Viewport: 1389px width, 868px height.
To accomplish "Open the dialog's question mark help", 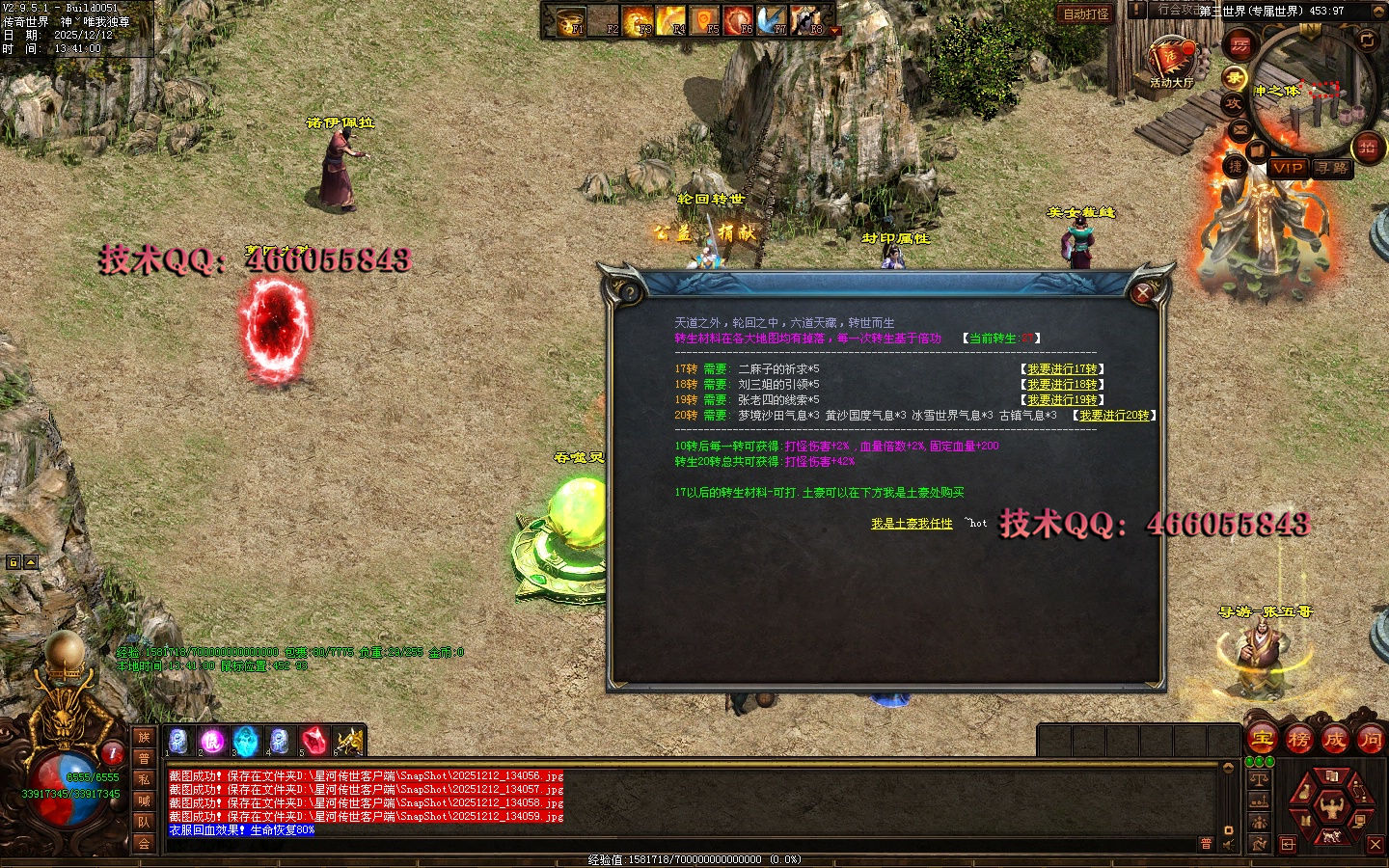I will point(630,291).
